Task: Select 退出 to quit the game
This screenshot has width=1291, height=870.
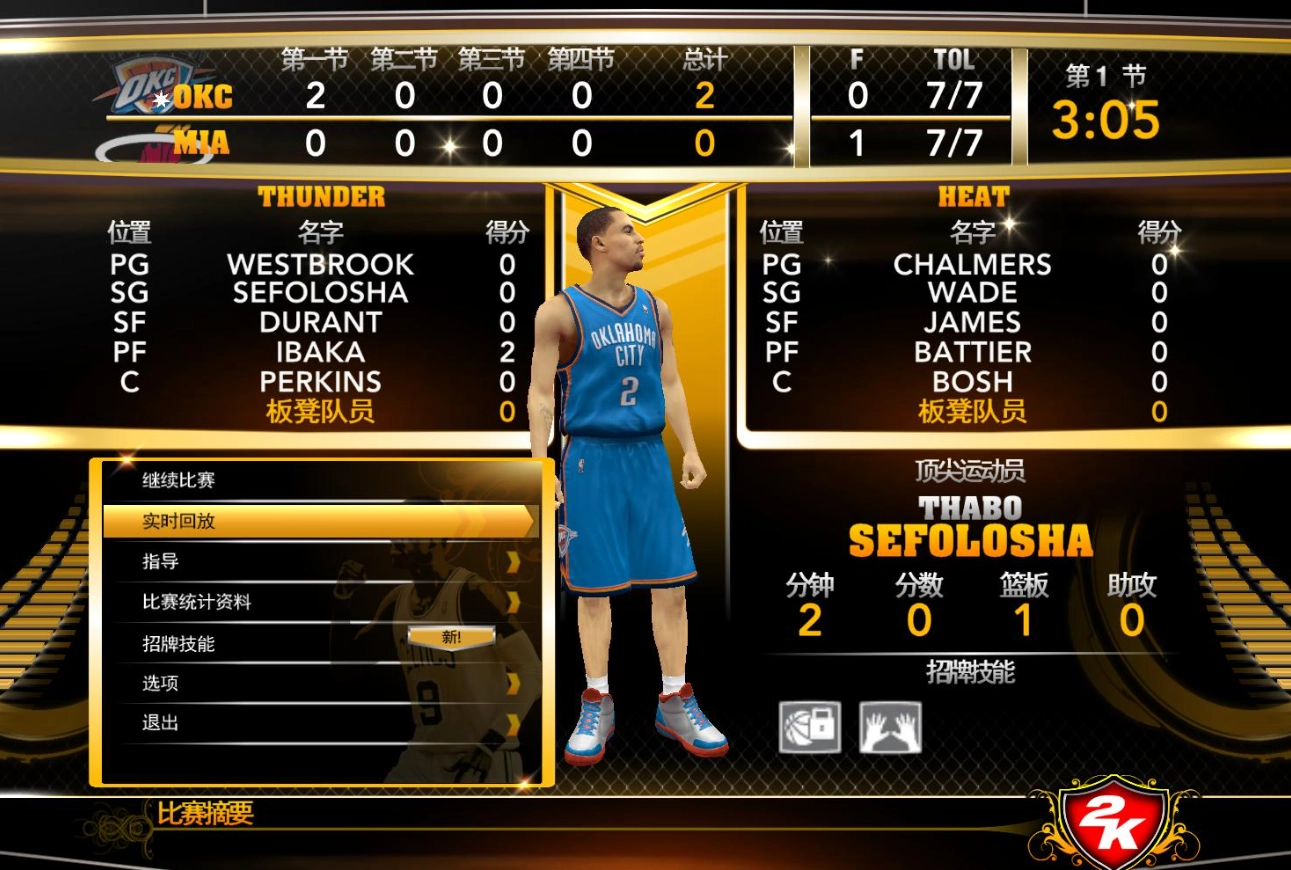Action: [x=160, y=722]
